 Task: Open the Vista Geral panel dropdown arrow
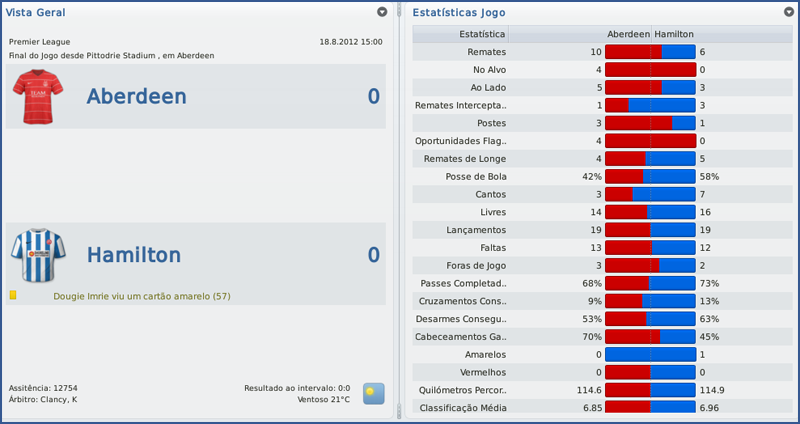click(382, 12)
